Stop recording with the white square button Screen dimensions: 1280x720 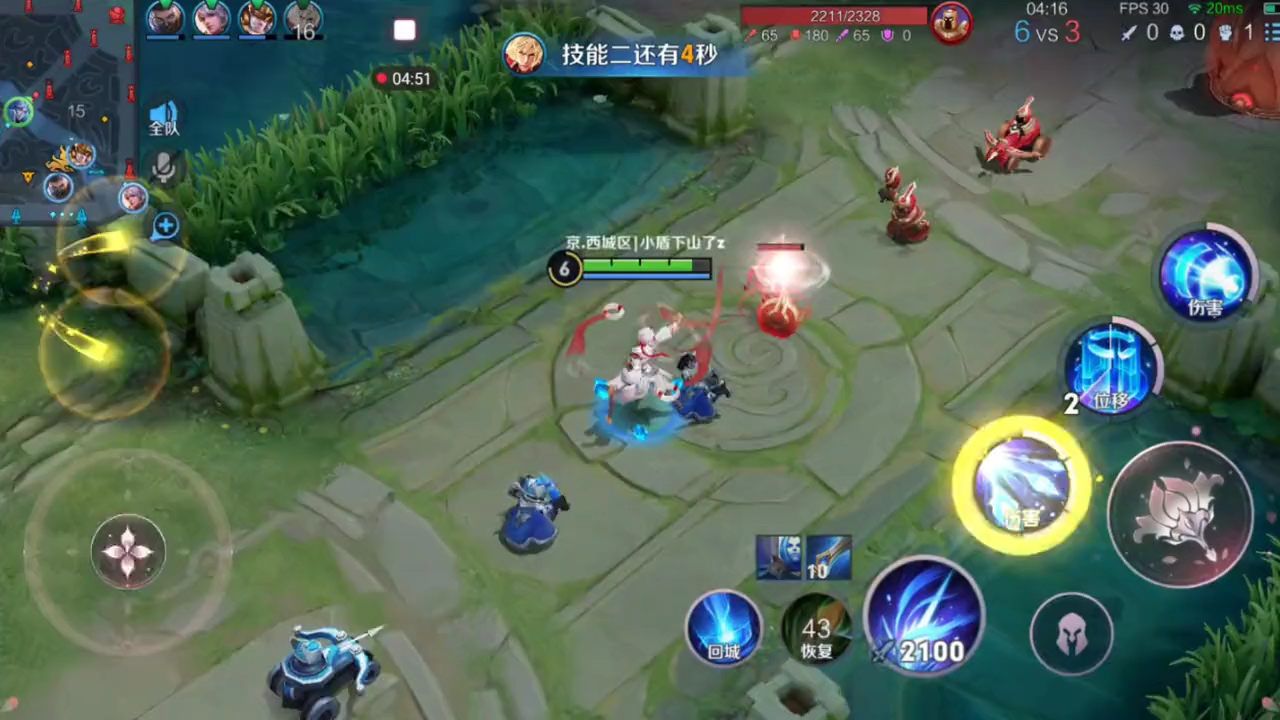pyautogui.click(x=404, y=30)
